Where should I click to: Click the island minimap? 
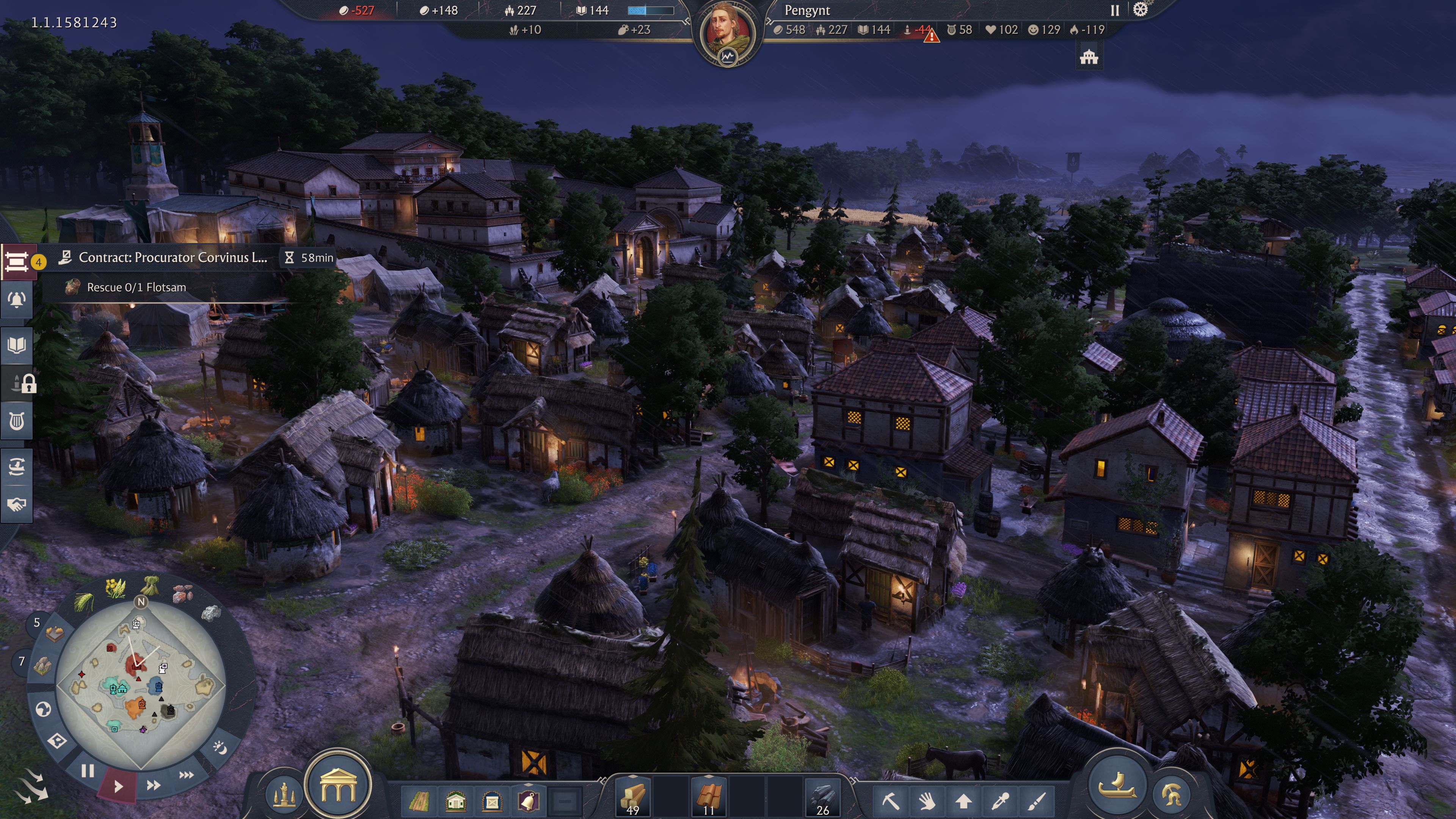(141, 684)
